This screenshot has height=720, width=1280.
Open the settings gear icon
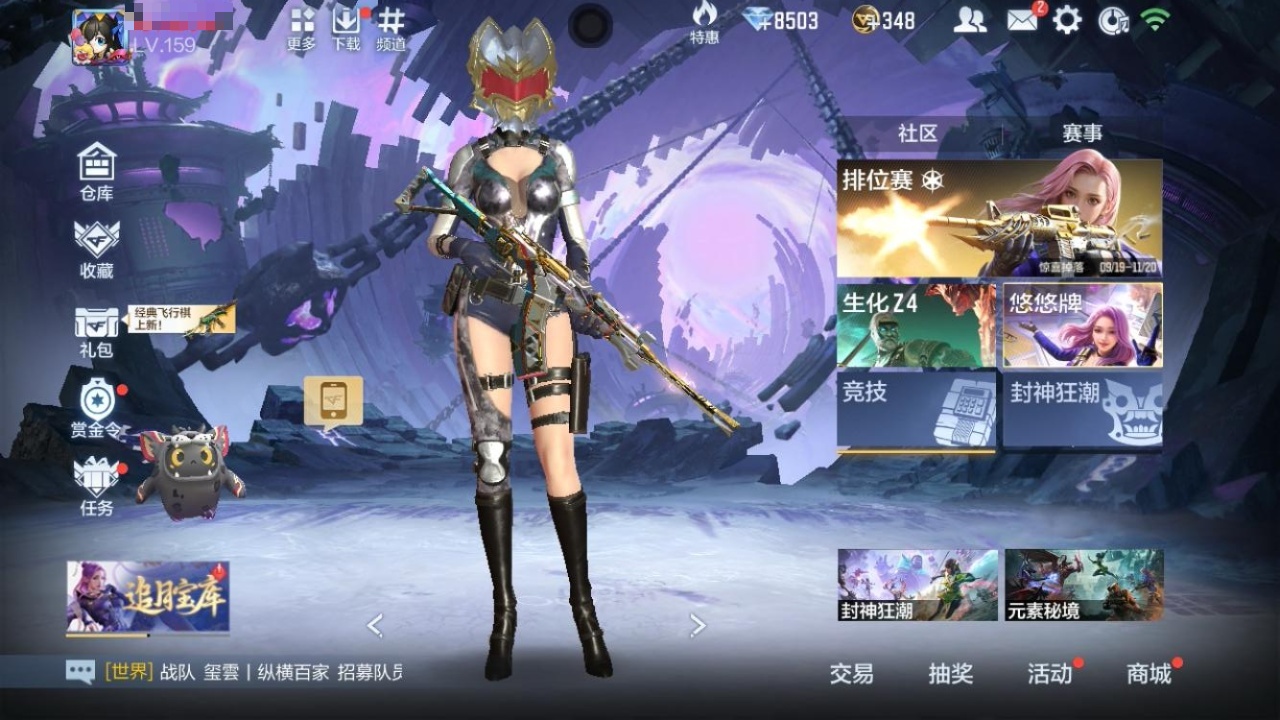pyautogui.click(x=1067, y=20)
